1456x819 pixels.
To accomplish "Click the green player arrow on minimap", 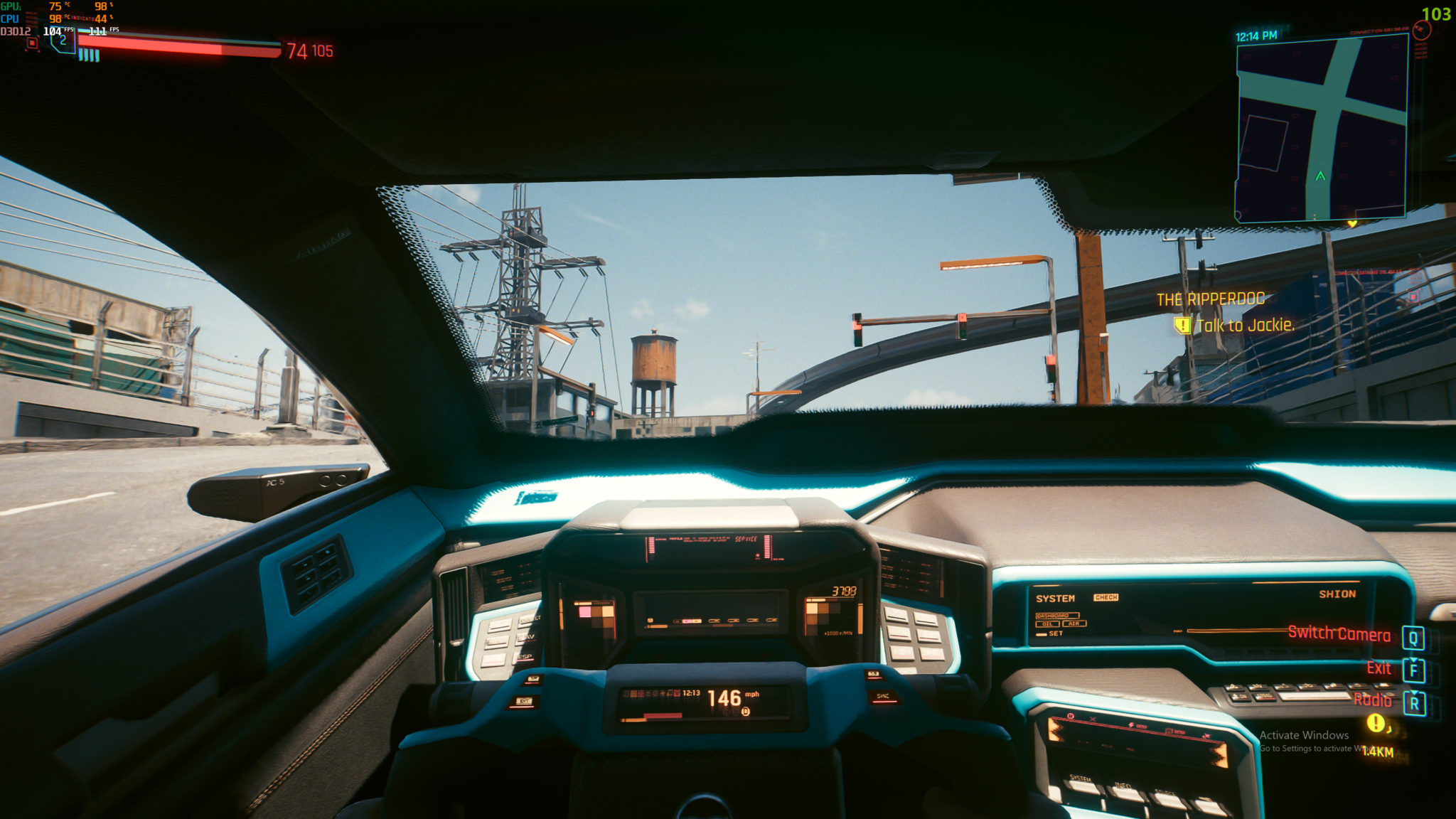I will pos(1320,176).
